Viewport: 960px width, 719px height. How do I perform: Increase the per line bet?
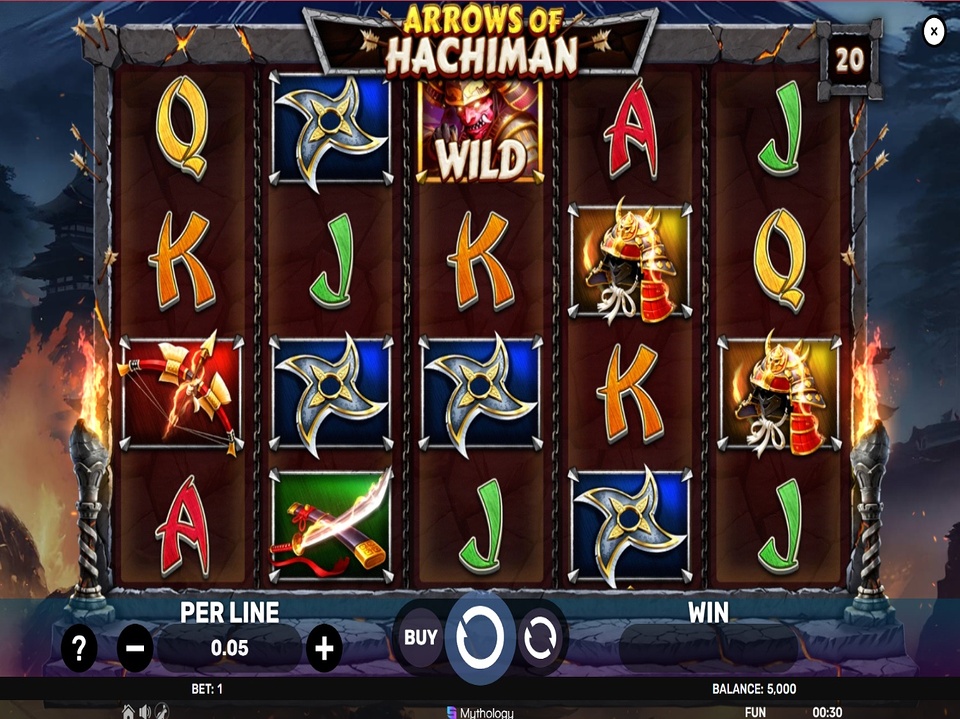tap(323, 650)
